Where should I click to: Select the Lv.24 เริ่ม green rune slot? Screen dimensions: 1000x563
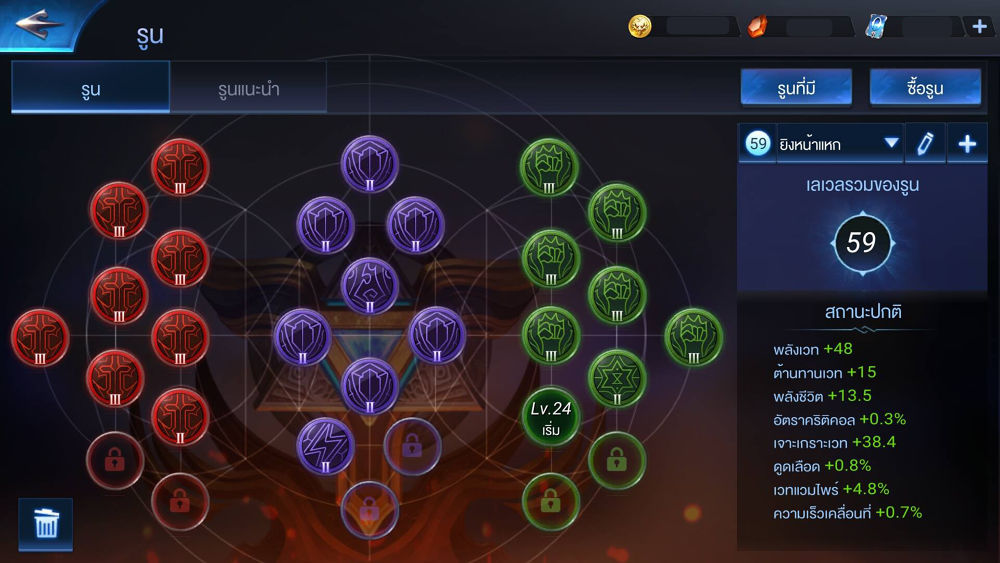(x=551, y=417)
